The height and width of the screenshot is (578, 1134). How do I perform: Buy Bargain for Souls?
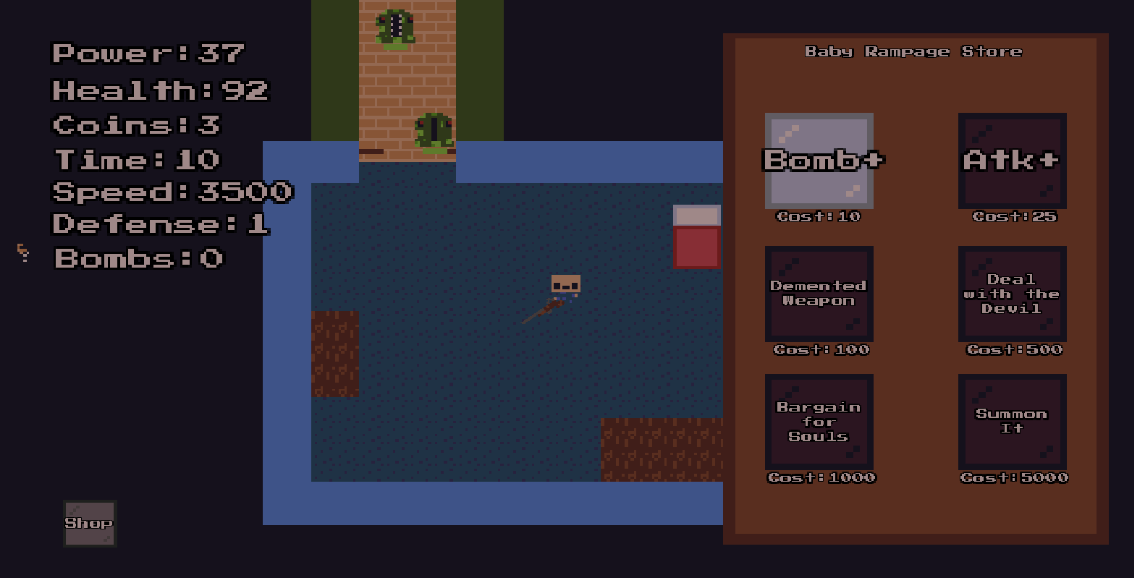pyautogui.click(x=819, y=422)
